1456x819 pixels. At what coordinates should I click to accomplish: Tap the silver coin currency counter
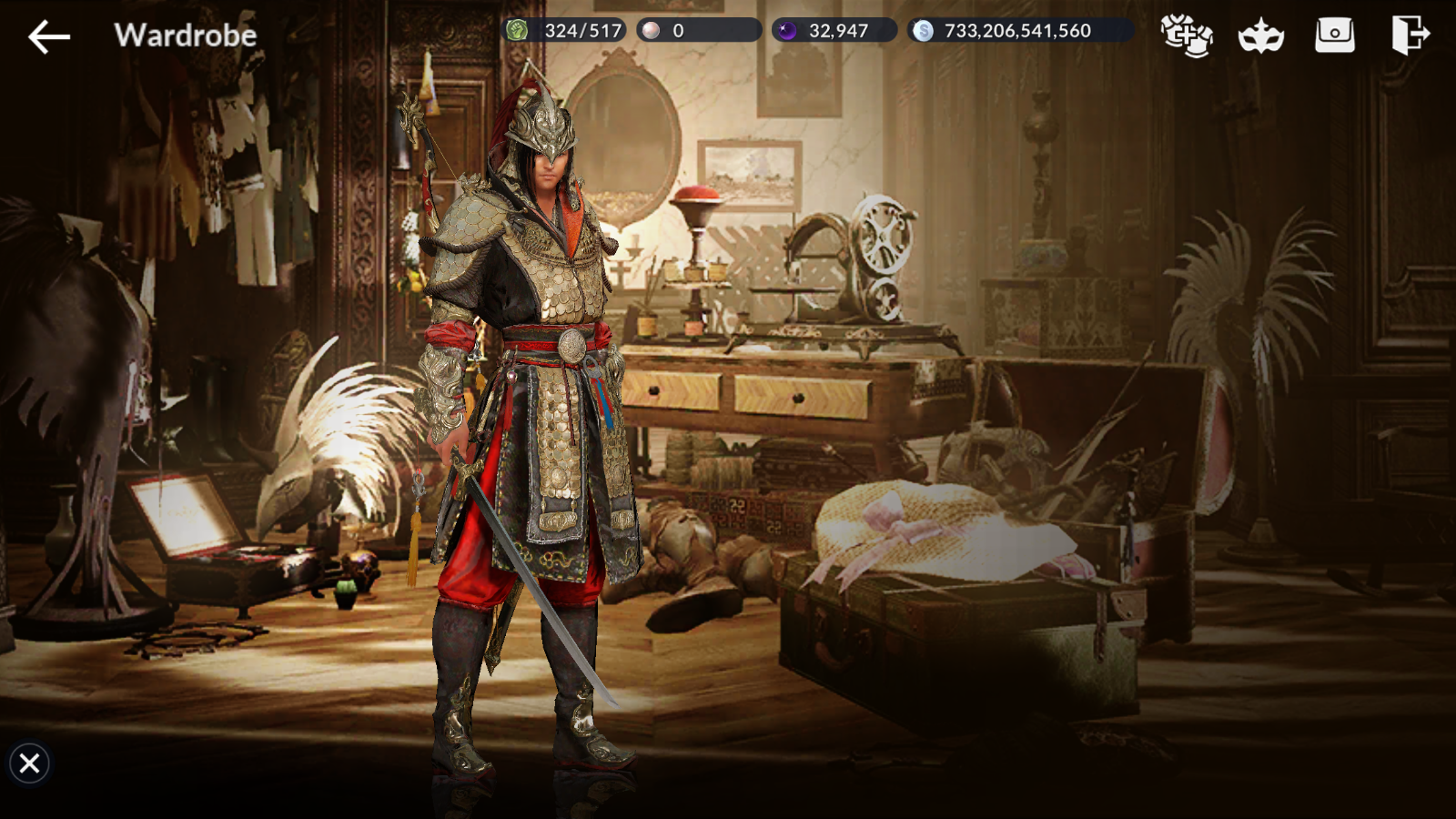[x=1019, y=30]
